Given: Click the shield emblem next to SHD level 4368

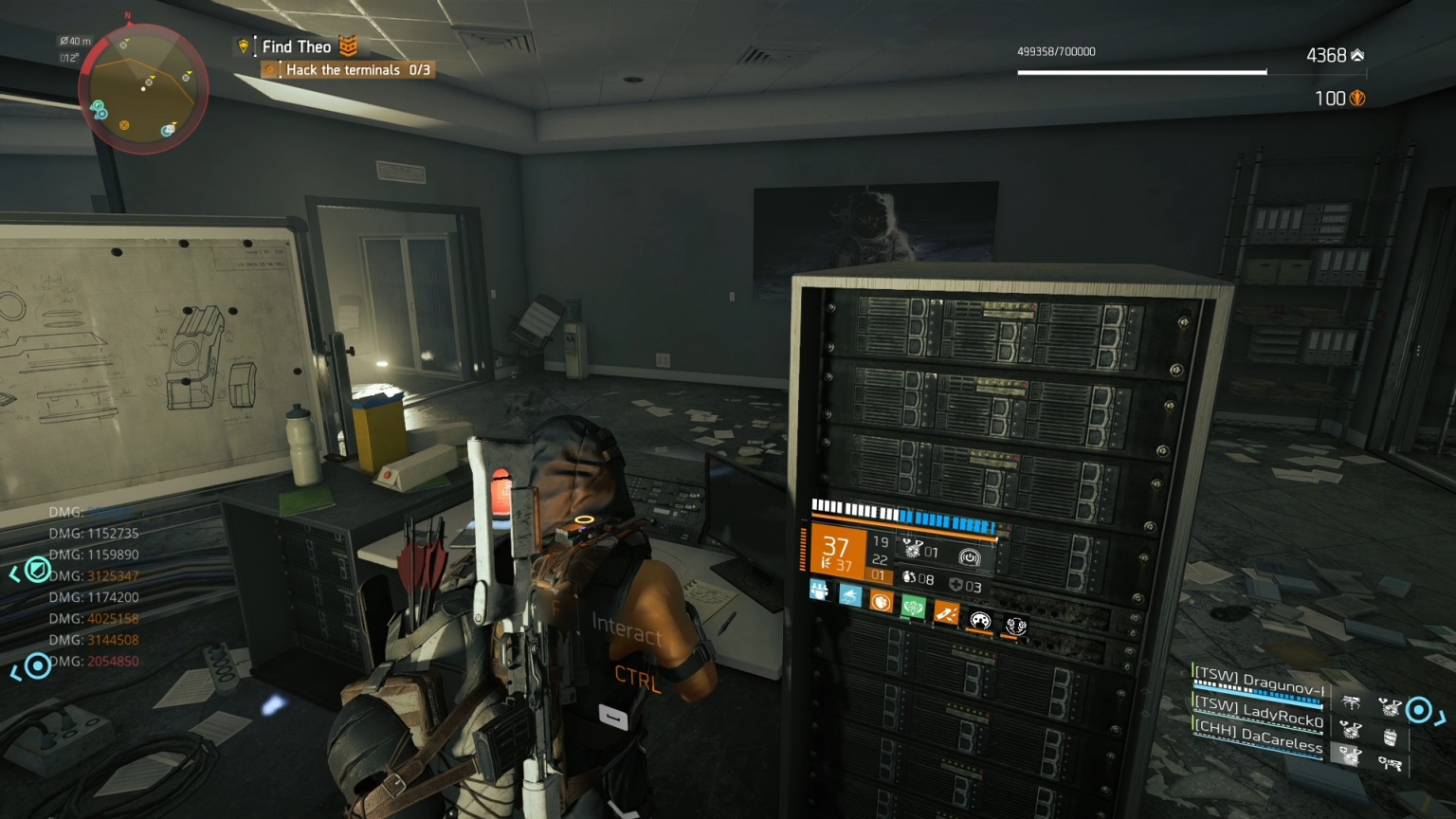Looking at the screenshot, I should click(1357, 55).
